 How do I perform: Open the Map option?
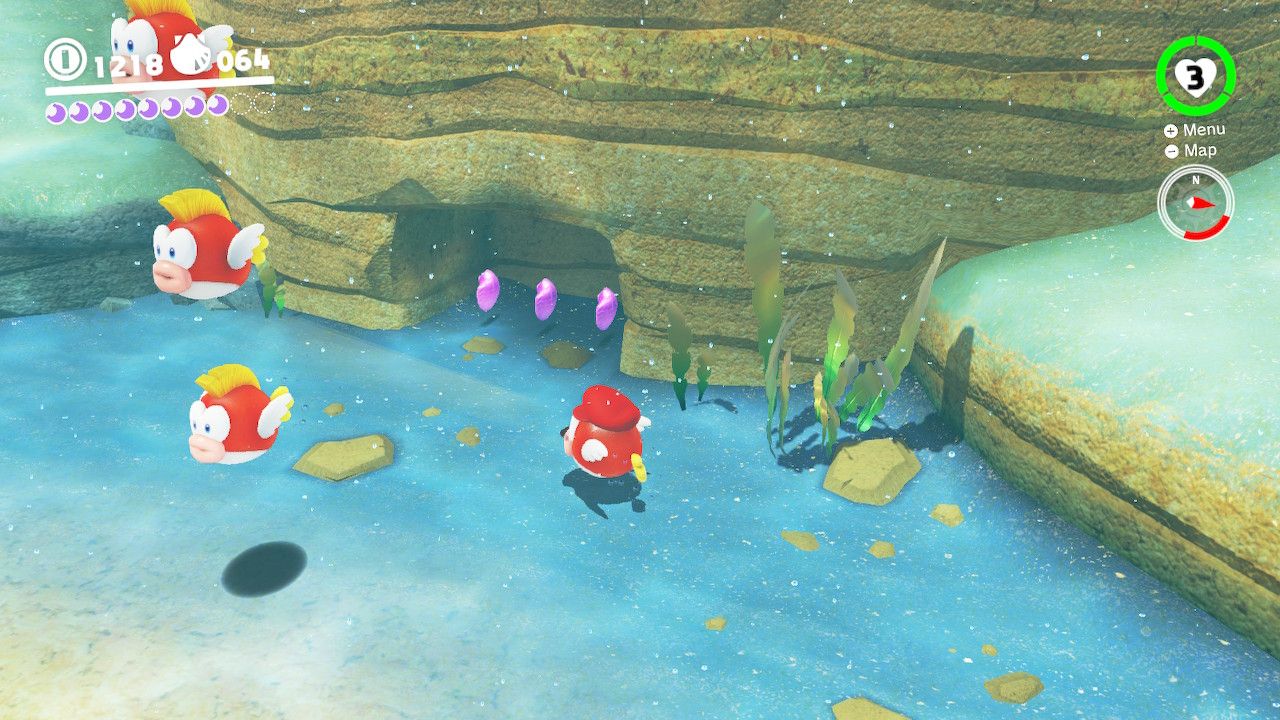[x=1199, y=151]
